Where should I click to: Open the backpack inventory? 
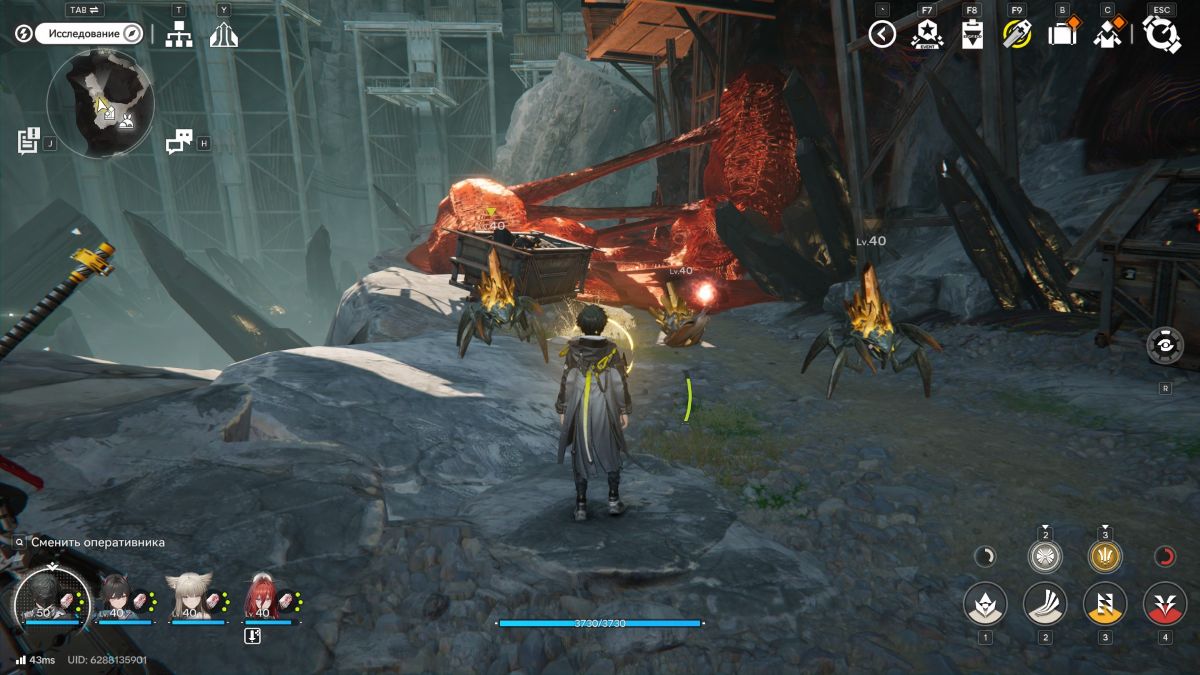point(1061,35)
